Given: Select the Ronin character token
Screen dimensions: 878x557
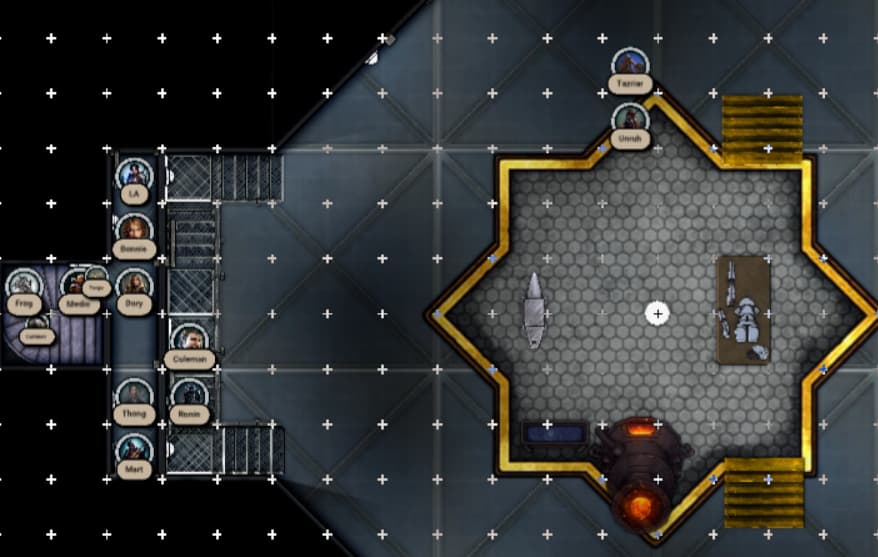Looking at the screenshot, I should 189,396.
